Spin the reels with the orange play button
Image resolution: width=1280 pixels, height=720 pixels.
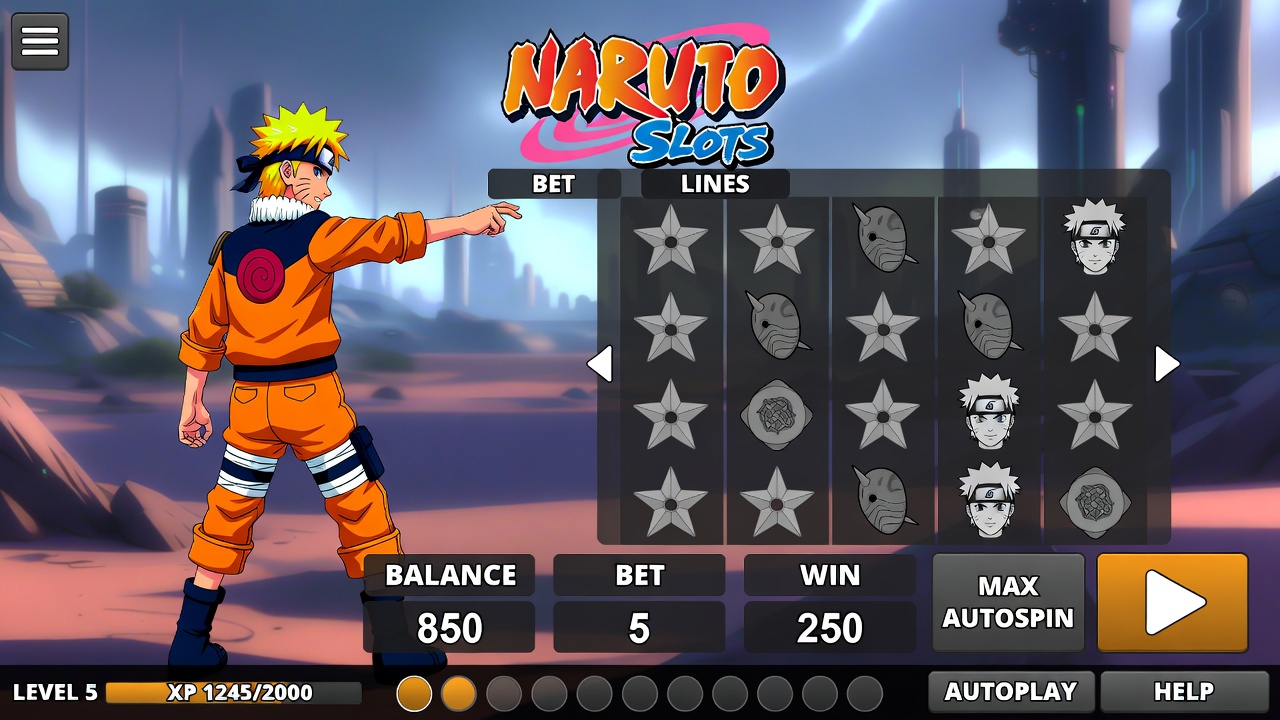pyautogui.click(x=1172, y=603)
